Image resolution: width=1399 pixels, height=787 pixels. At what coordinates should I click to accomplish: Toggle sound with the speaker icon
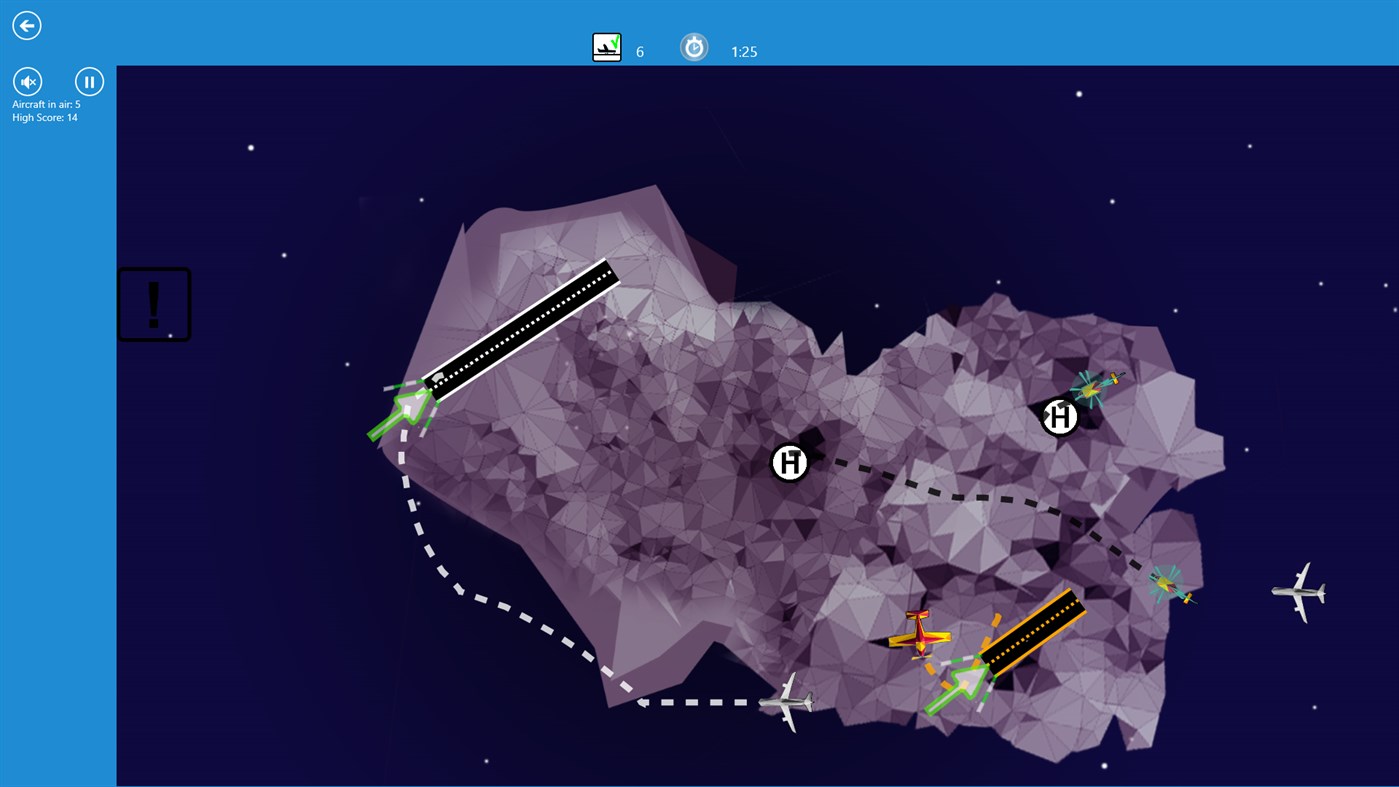coord(27,81)
